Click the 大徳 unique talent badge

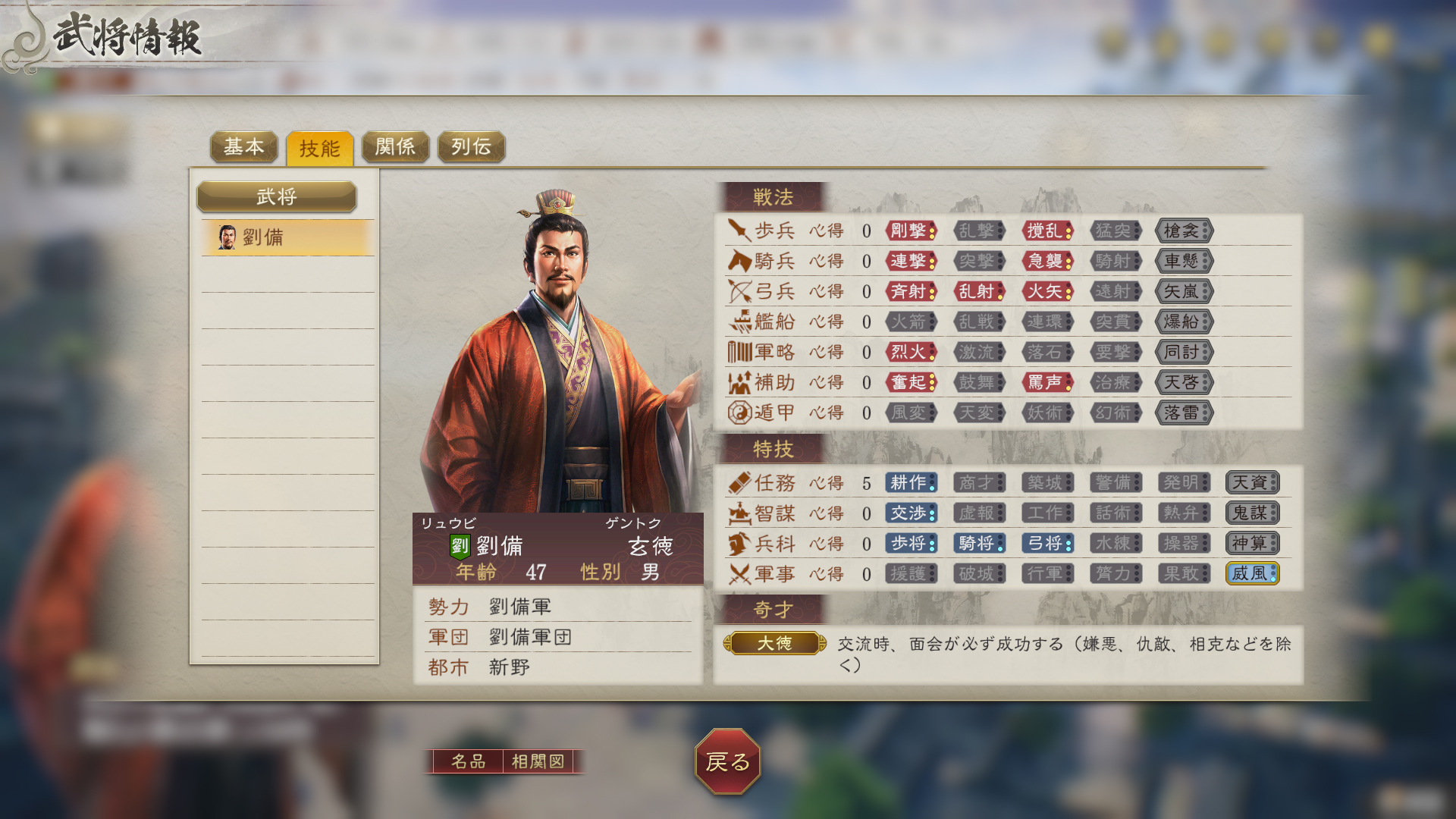[x=775, y=644]
